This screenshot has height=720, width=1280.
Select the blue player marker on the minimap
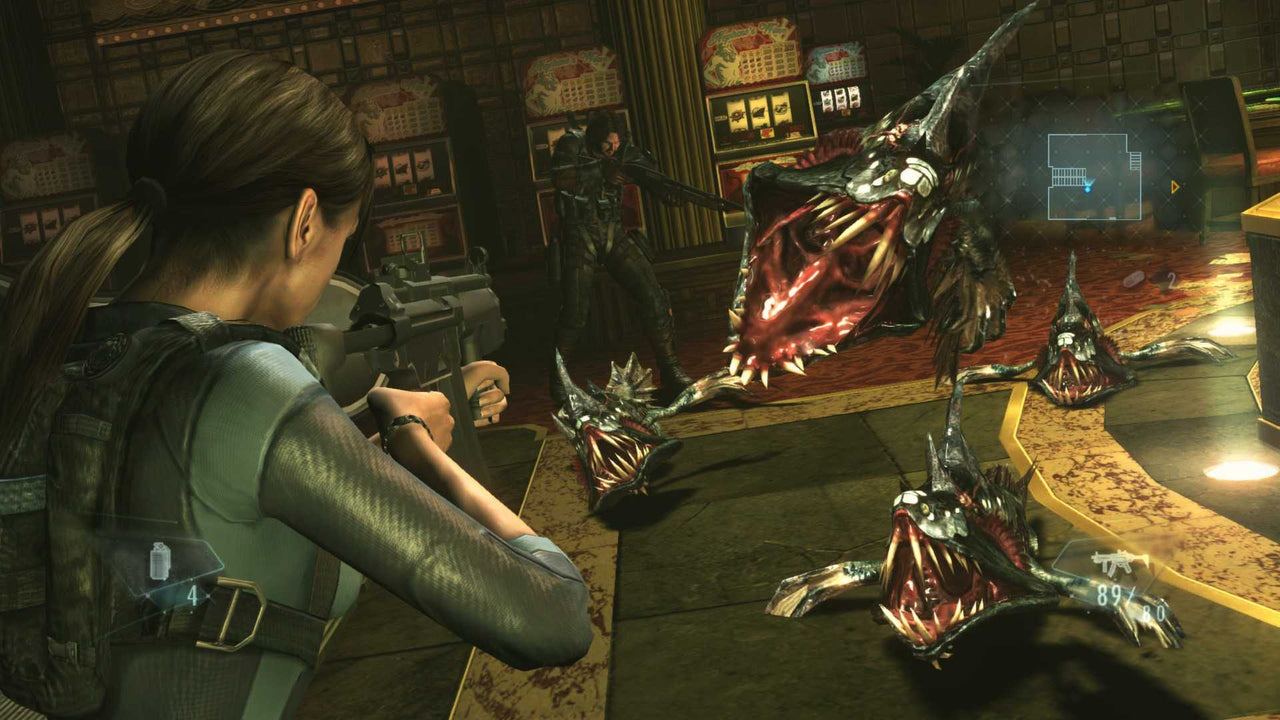point(1088,188)
